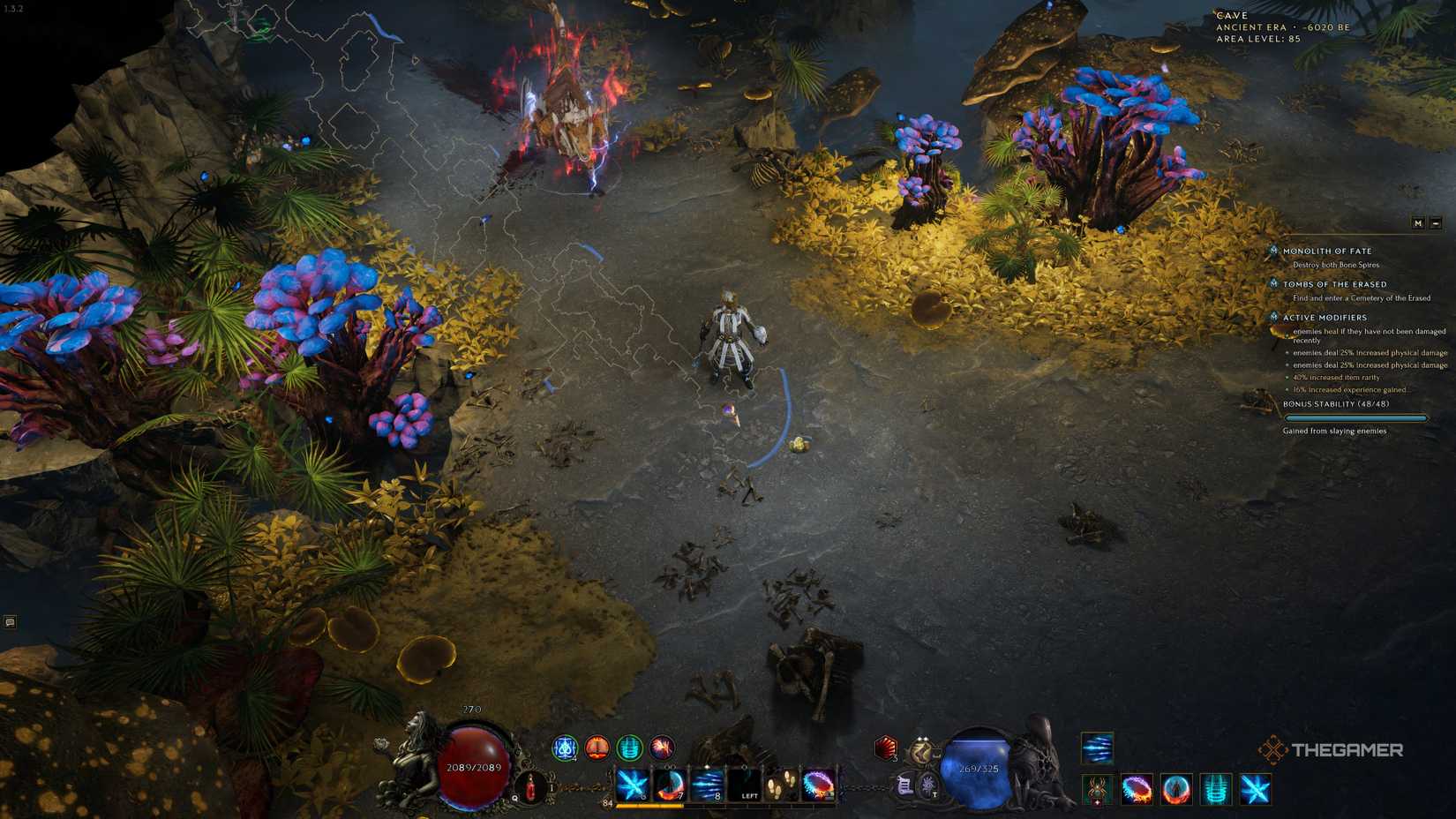The height and width of the screenshot is (819, 1456).
Task: Collapse the Monolith of Fate quest entry
Action: pyautogui.click(x=1274, y=250)
